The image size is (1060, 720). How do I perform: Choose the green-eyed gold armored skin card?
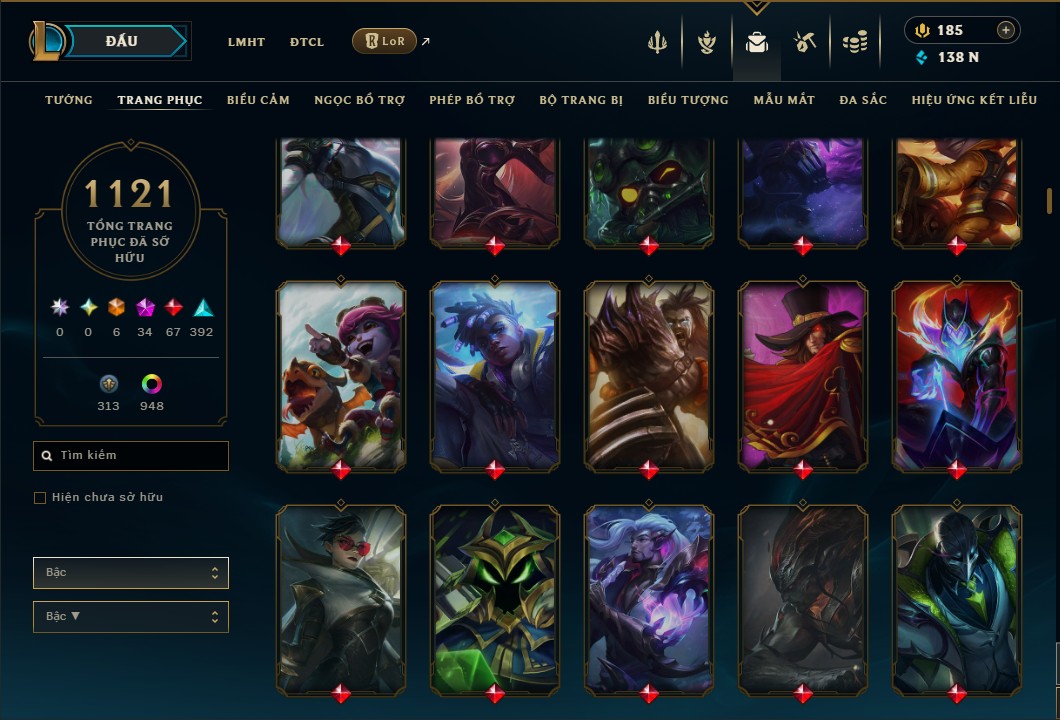pyautogui.click(x=495, y=598)
